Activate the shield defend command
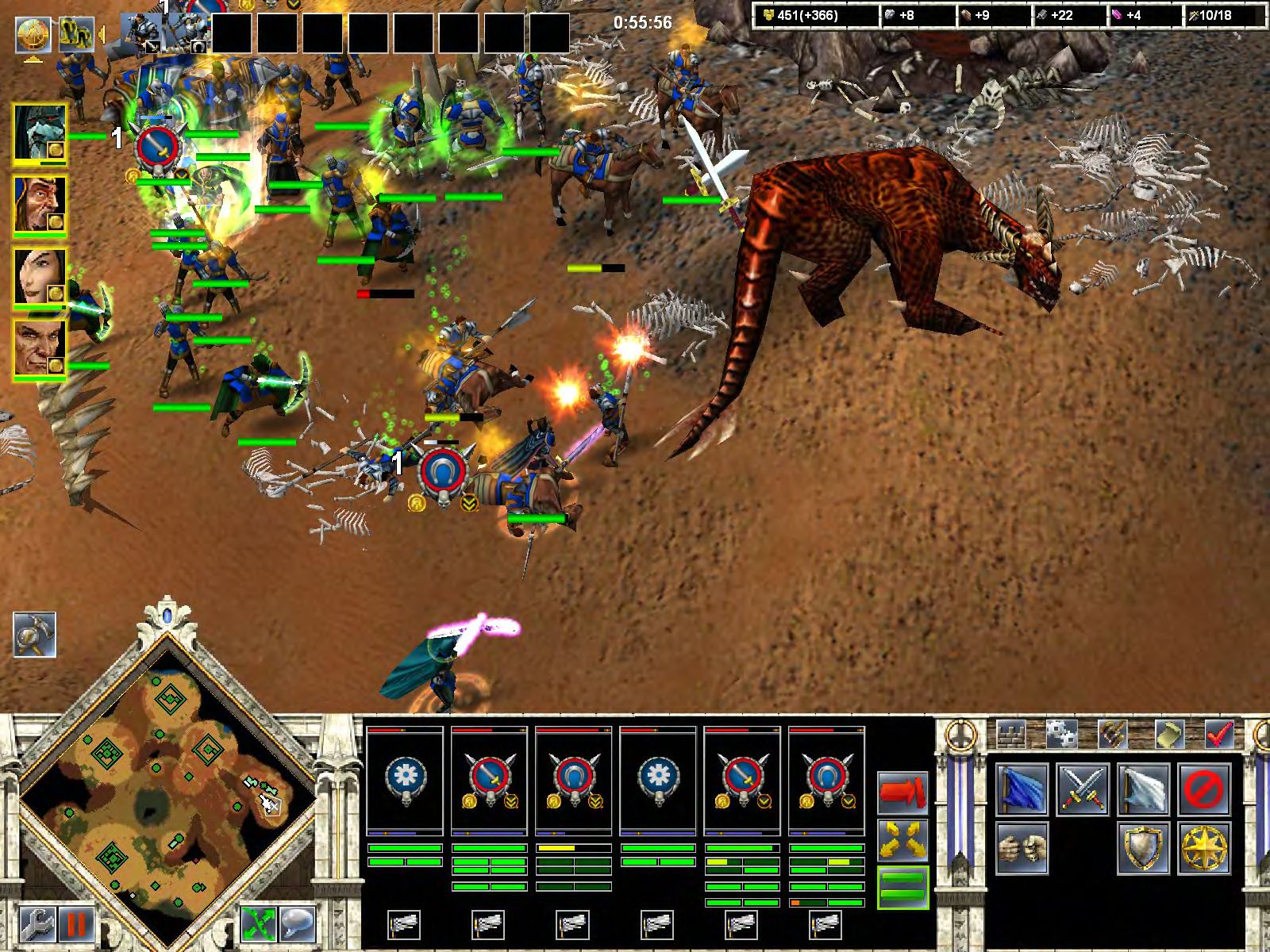The image size is (1270, 952). click(1144, 847)
